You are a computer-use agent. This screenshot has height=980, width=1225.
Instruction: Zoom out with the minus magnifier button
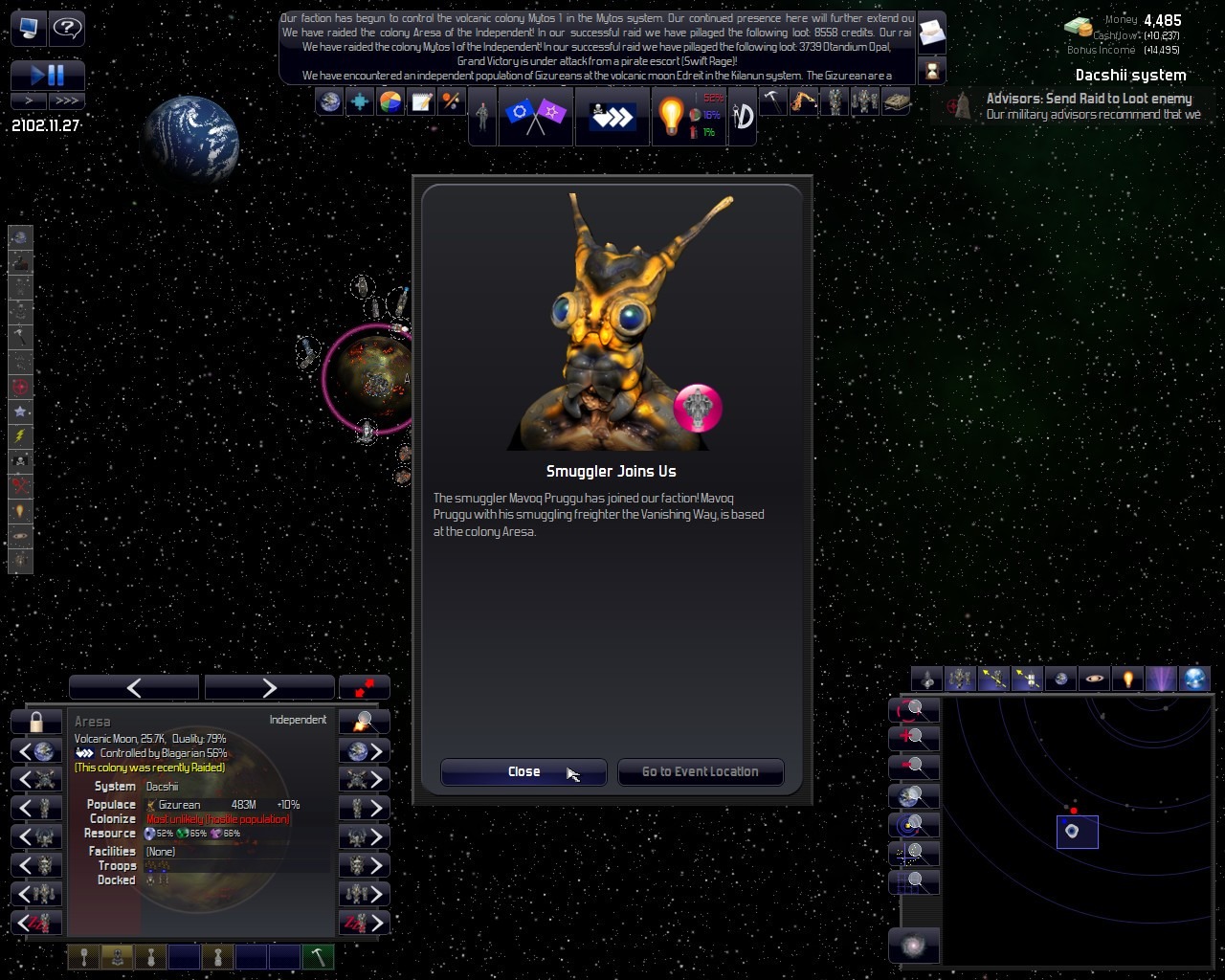914,767
